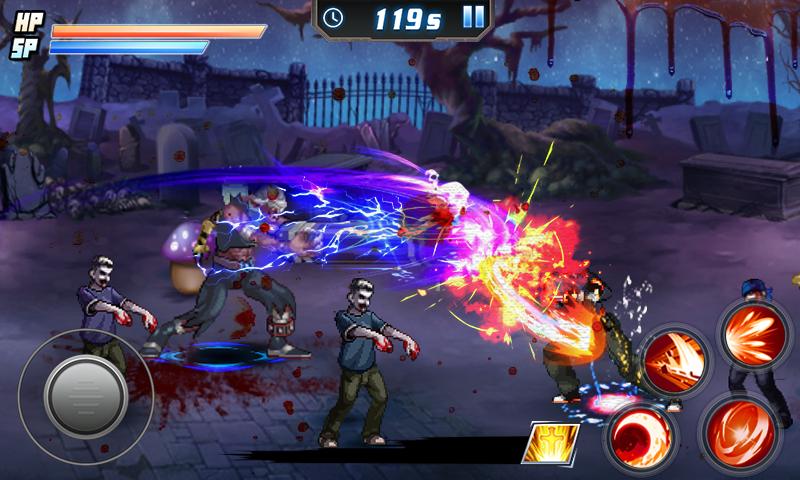The width and height of the screenshot is (800, 480).
Task: Pause the game with the pause button
Action: coord(474,17)
